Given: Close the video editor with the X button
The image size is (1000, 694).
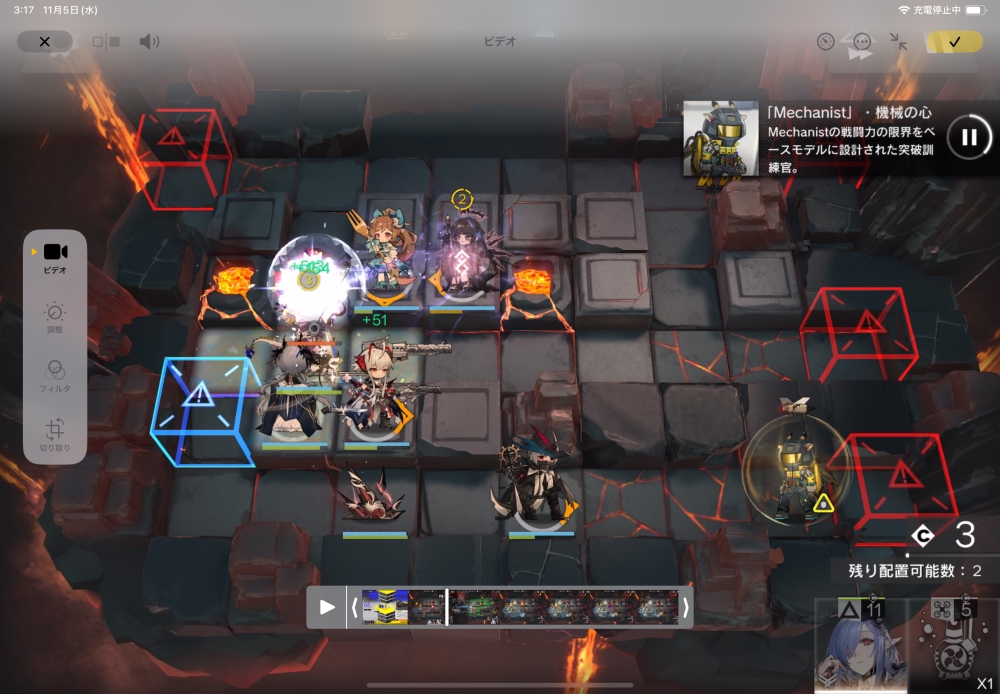Looking at the screenshot, I should click(x=44, y=41).
